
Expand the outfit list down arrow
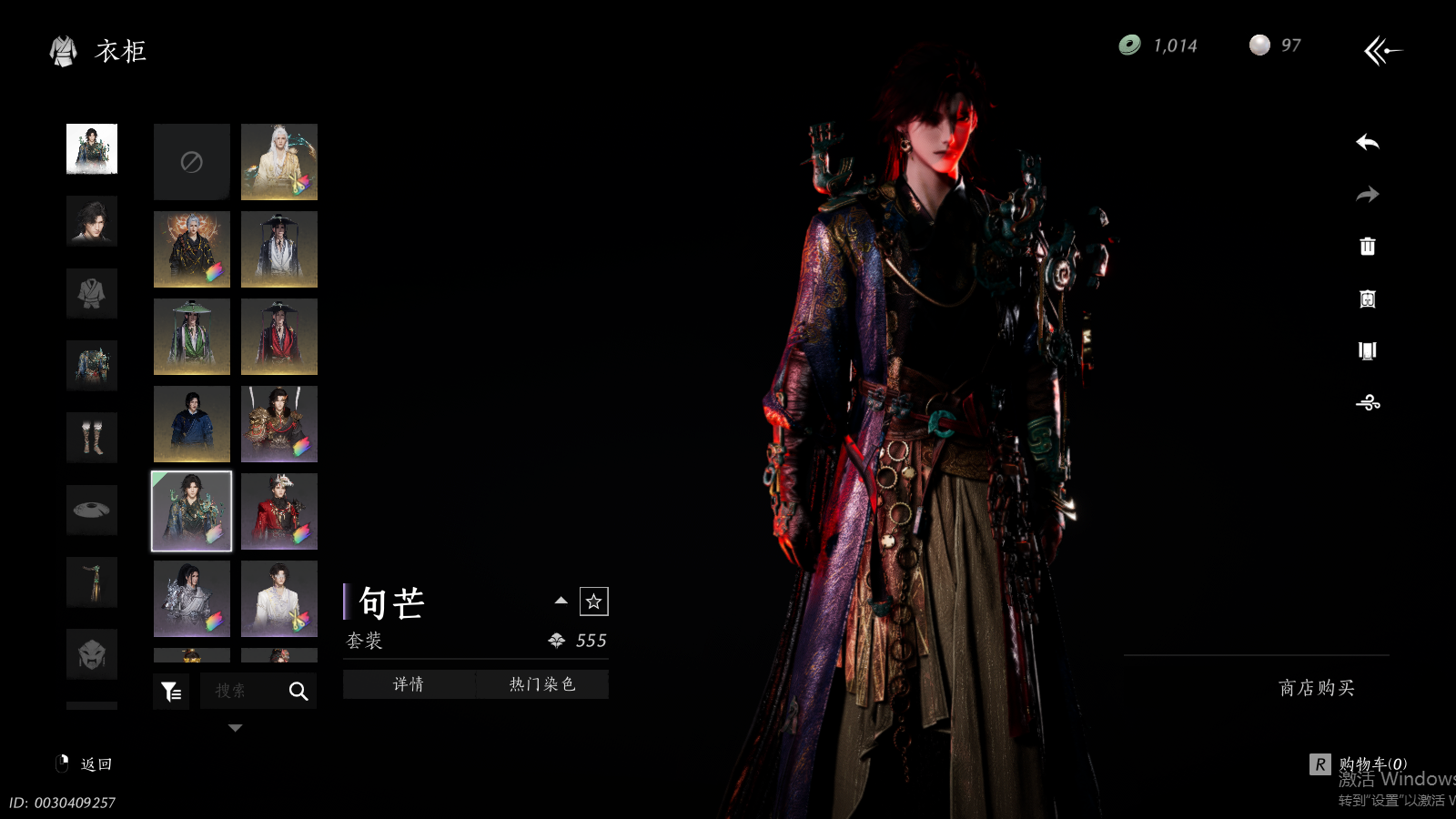(x=236, y=728)
